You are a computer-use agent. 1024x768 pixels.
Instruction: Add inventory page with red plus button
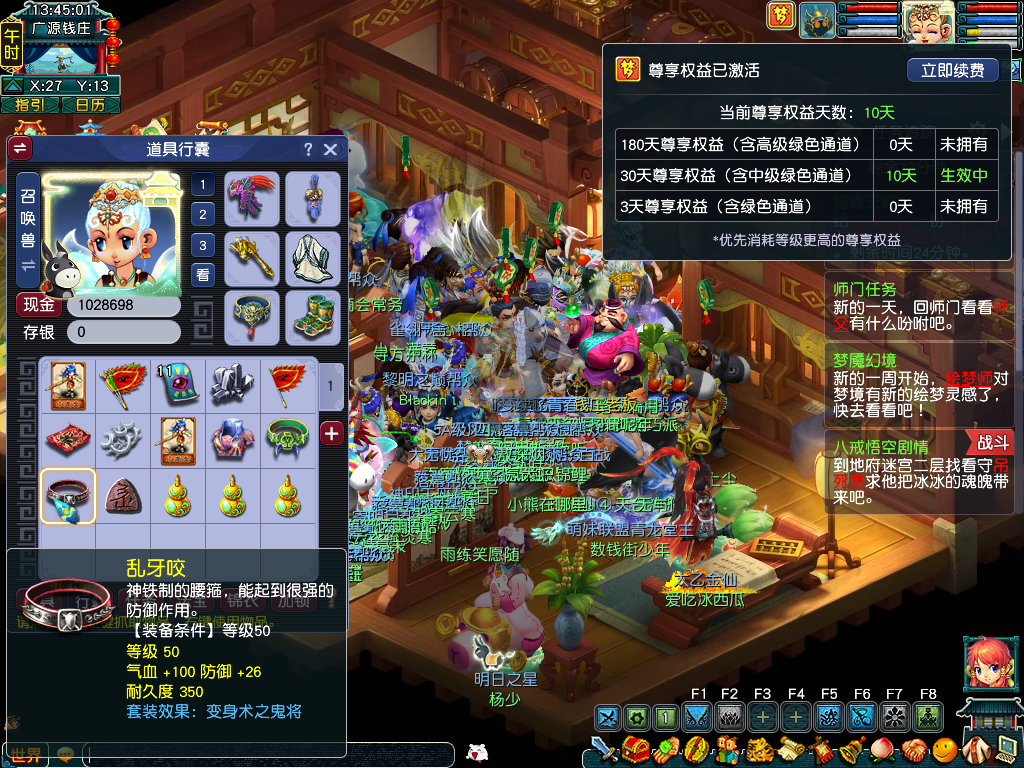[x=332, y=433]
